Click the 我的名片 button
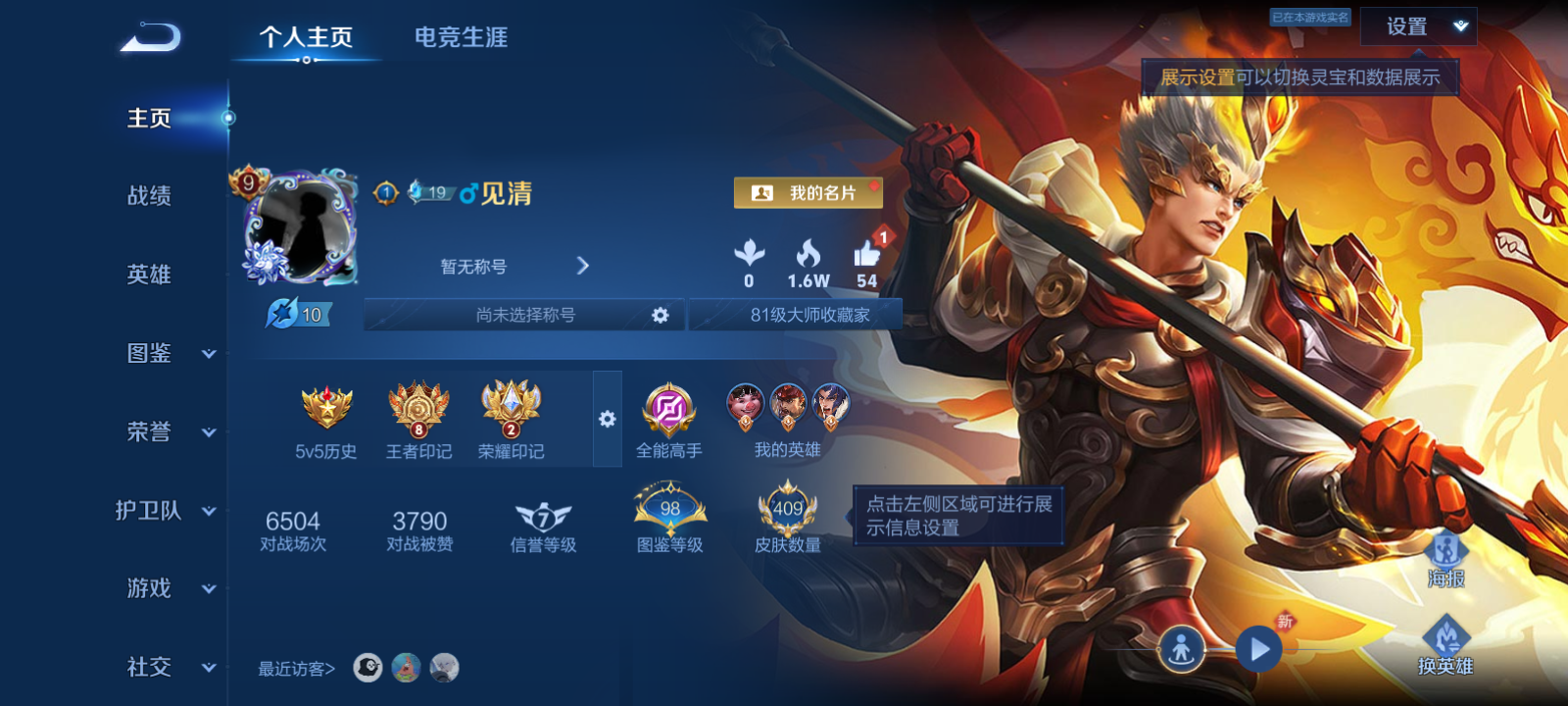This screenshot has height=706, width=1568. 809,192
